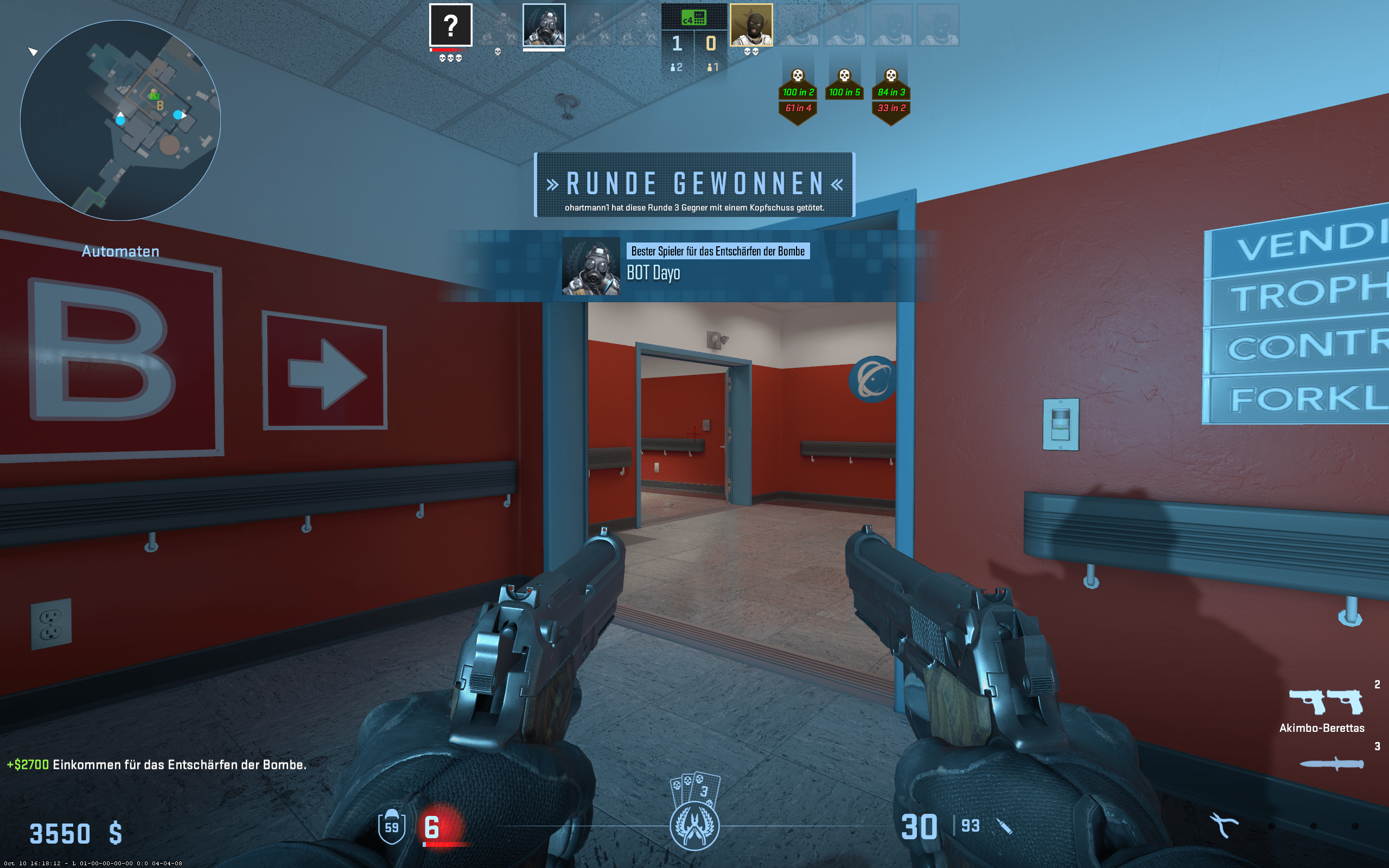The image size is (1389, 868).
Task: Click the '100 in 5' damage report badge
Action: click(844, 92)
